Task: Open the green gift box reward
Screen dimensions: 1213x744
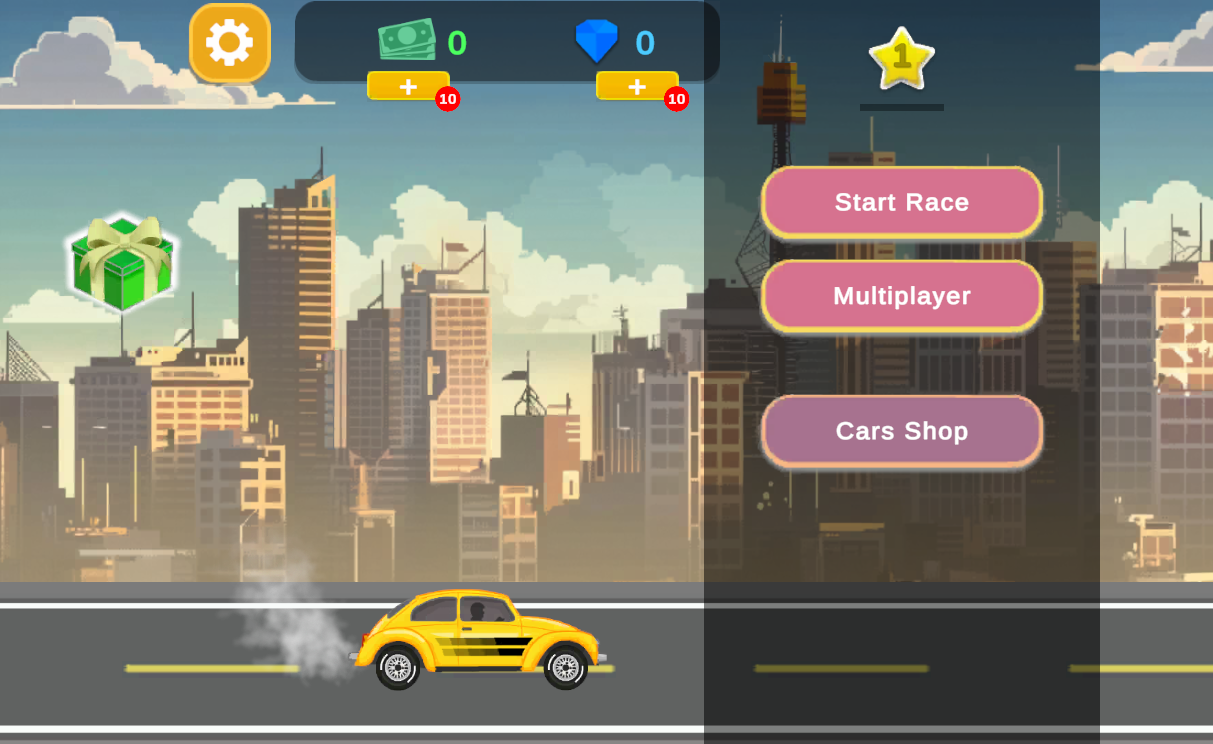Action: pos(121,262)
